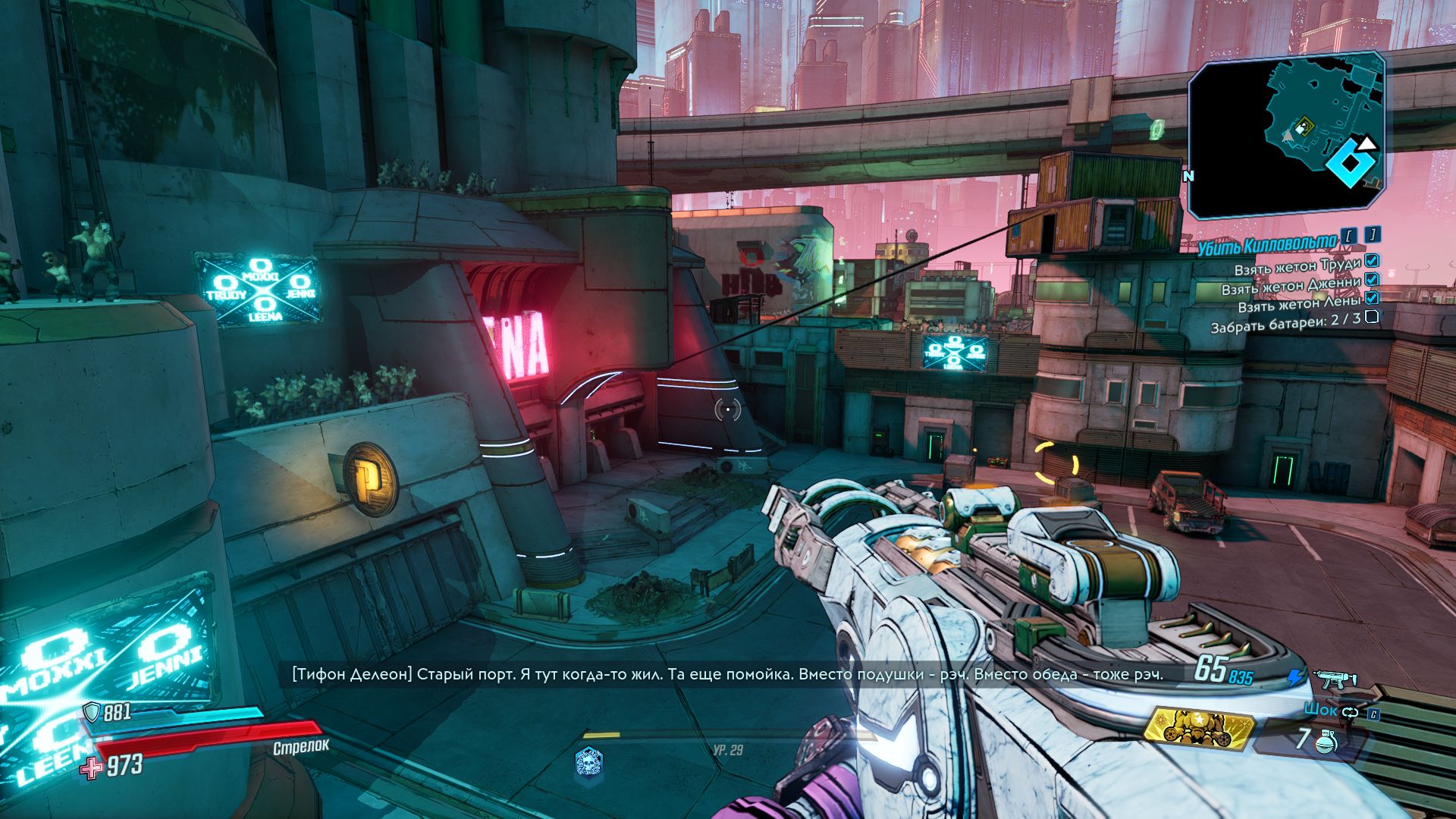The image size is (1456, 819).
Task: Toggle the "Шок" element mode switch
Action: coord(1351,711)
